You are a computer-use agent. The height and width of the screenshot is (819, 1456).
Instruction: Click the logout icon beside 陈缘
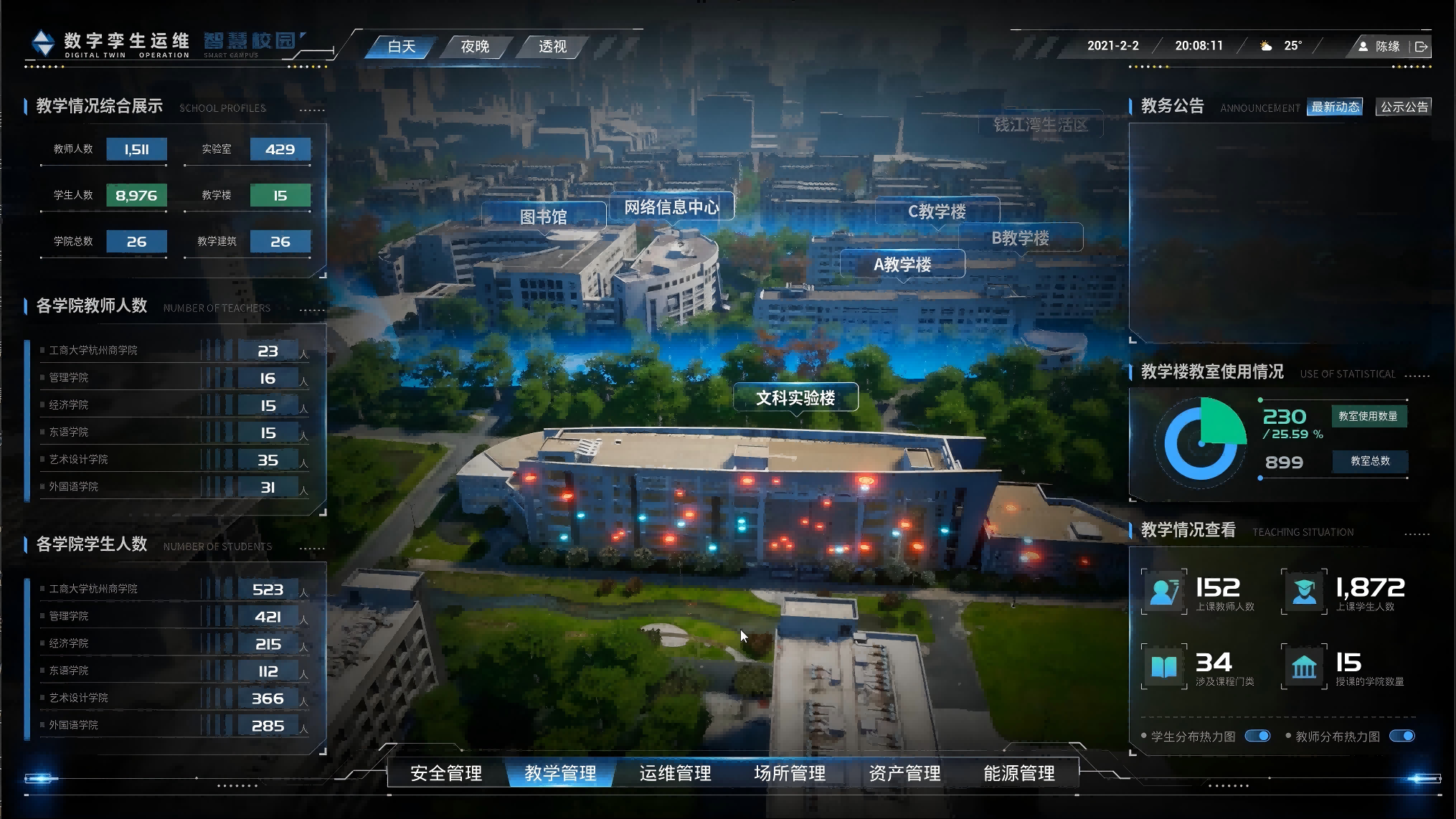tap(1421, 47)
